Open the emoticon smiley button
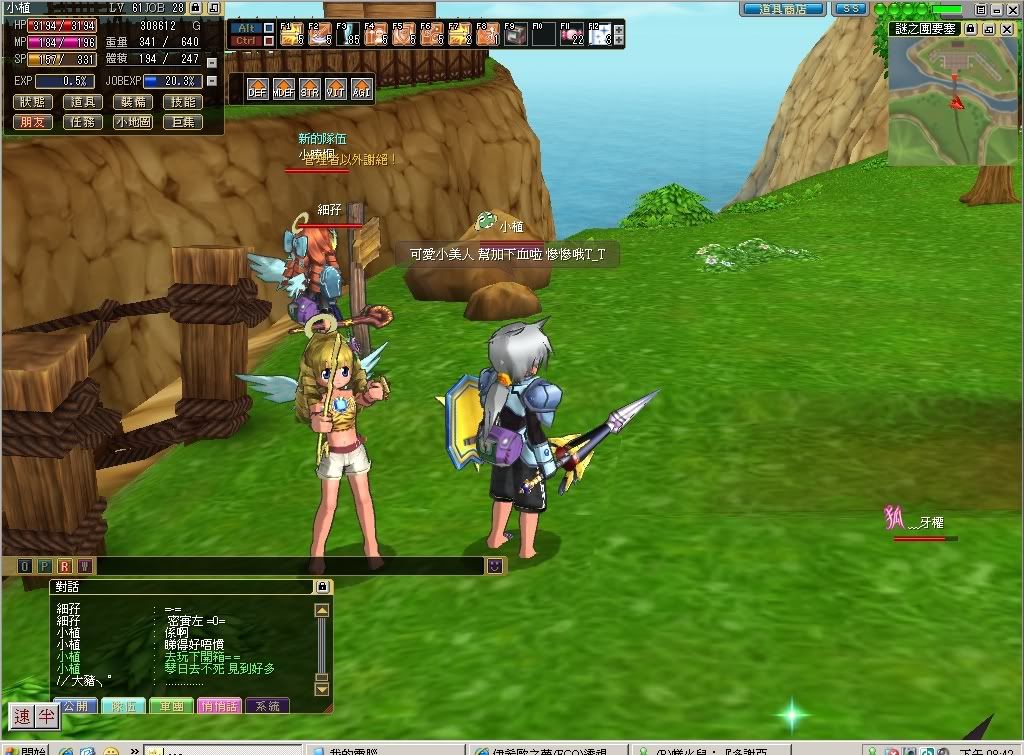The height and width of the screenshot is (755, 1024). tap(495, 566)
